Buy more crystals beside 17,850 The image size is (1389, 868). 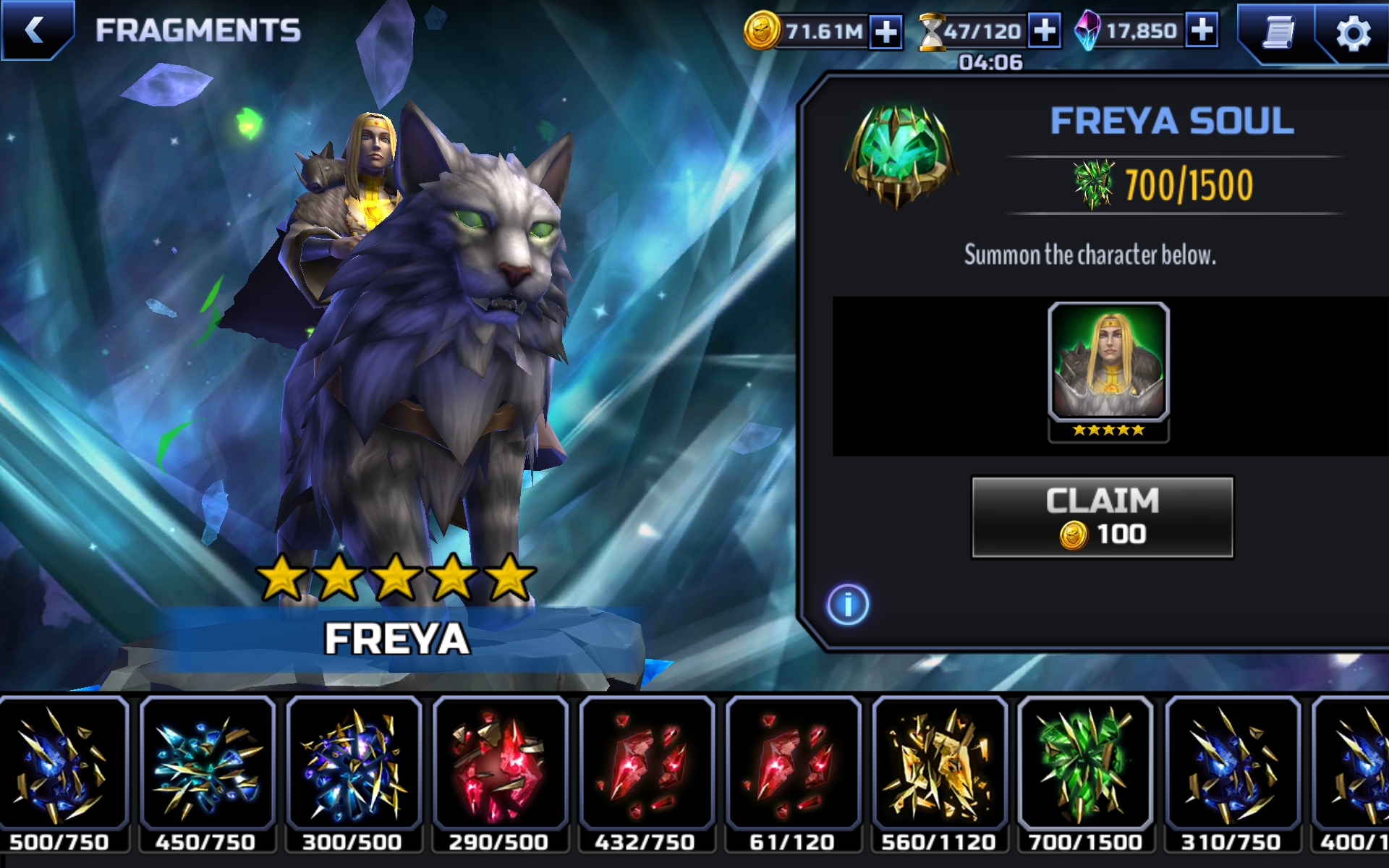(1202, 30)
